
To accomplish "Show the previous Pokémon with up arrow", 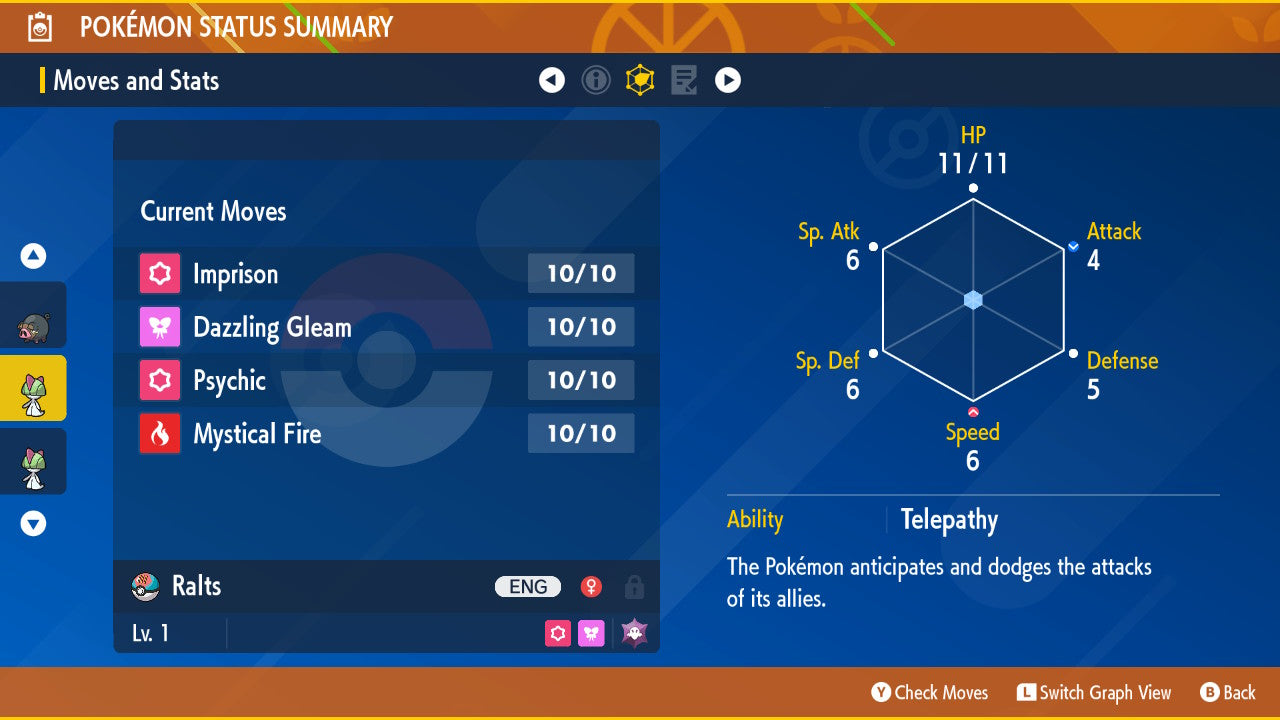I will (34, 257).
